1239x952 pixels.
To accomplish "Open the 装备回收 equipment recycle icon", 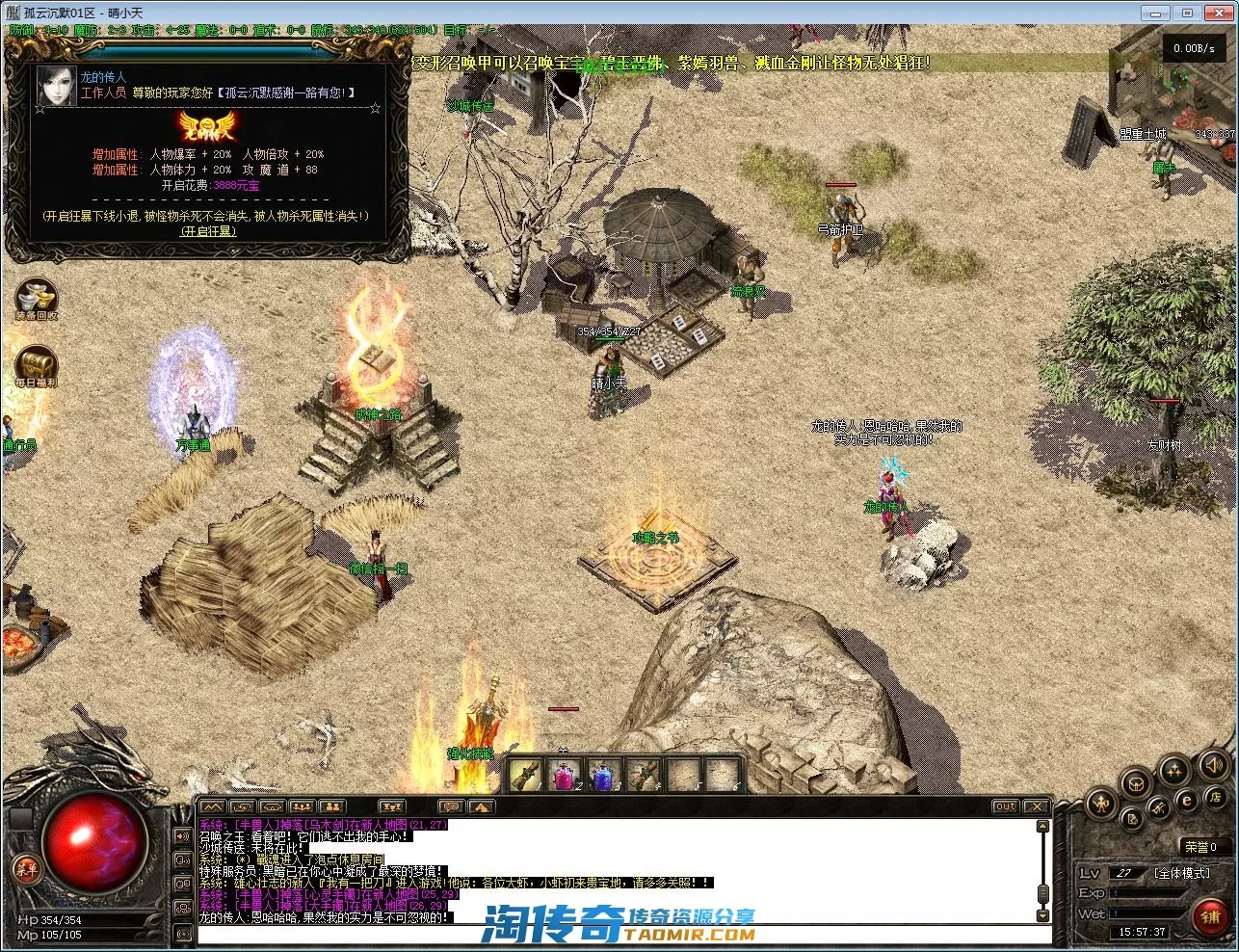I will coord(36,299).
